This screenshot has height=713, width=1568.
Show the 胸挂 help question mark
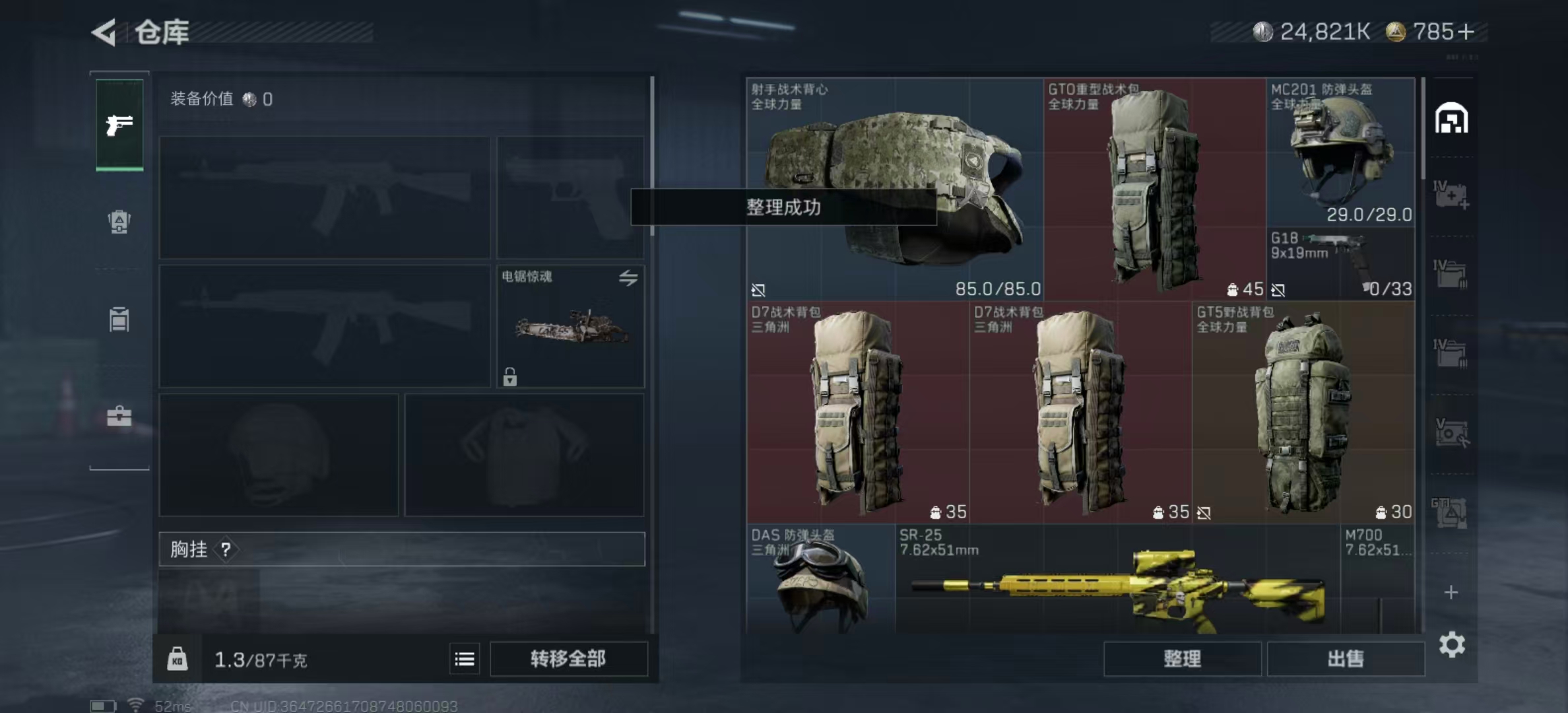pos(226,549)
